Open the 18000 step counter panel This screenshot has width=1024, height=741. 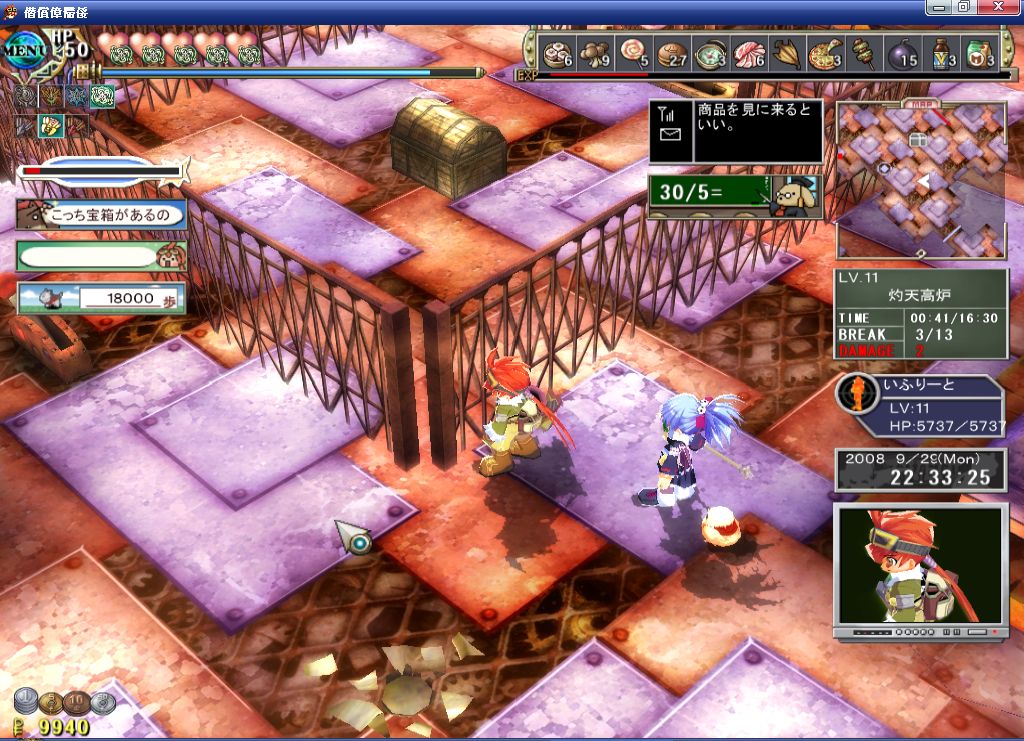coord(101,297)
